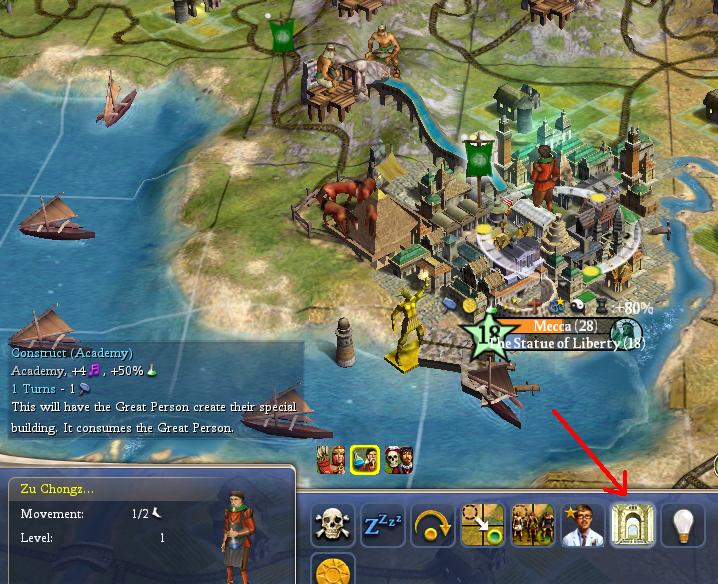The image size is (718, 584).
Task: Select the highlighted Great Scientist unit portrait
Action: 365,460
